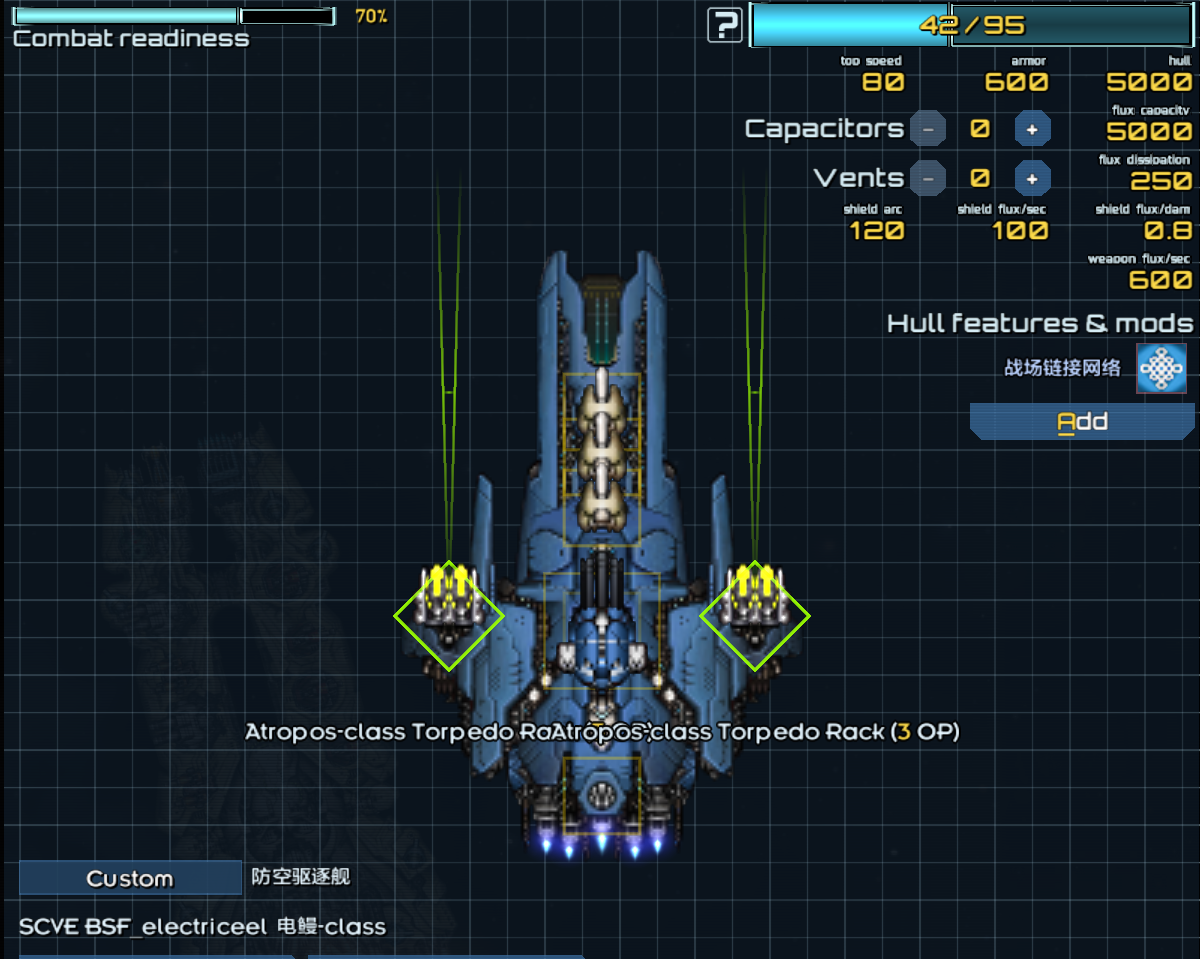Add a hull mod with Add button
The width and height of the screenshot is (1200, 959).
click(x=1081, y=421)
